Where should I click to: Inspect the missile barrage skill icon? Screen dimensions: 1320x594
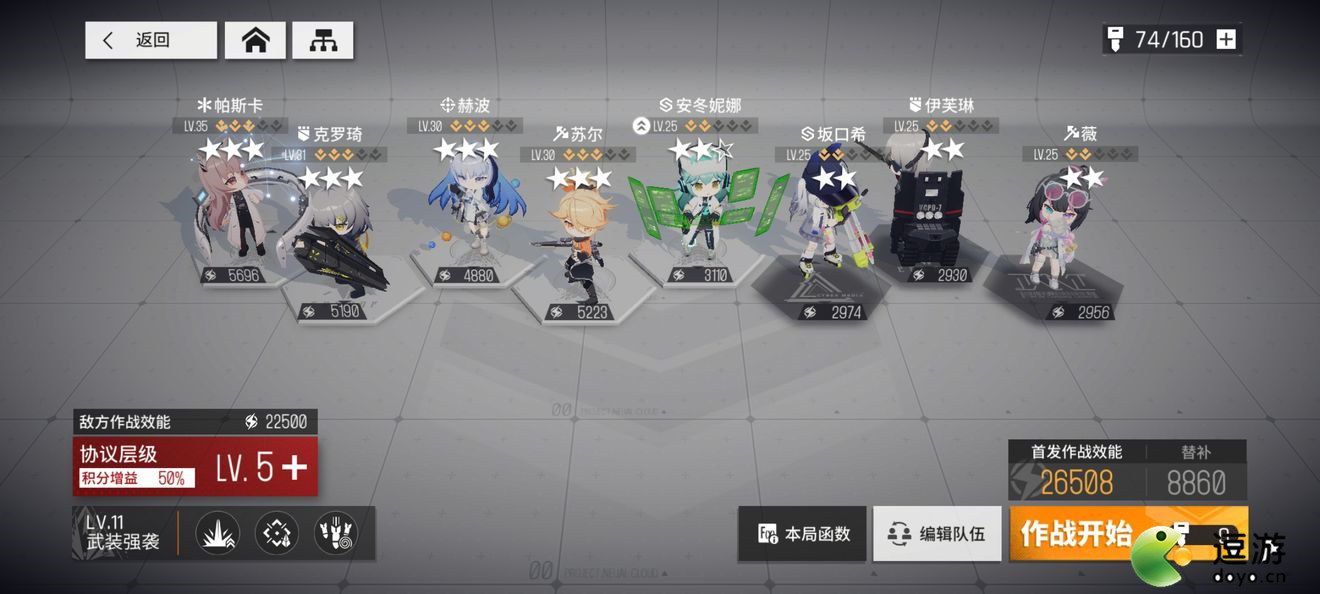point(335,533)
